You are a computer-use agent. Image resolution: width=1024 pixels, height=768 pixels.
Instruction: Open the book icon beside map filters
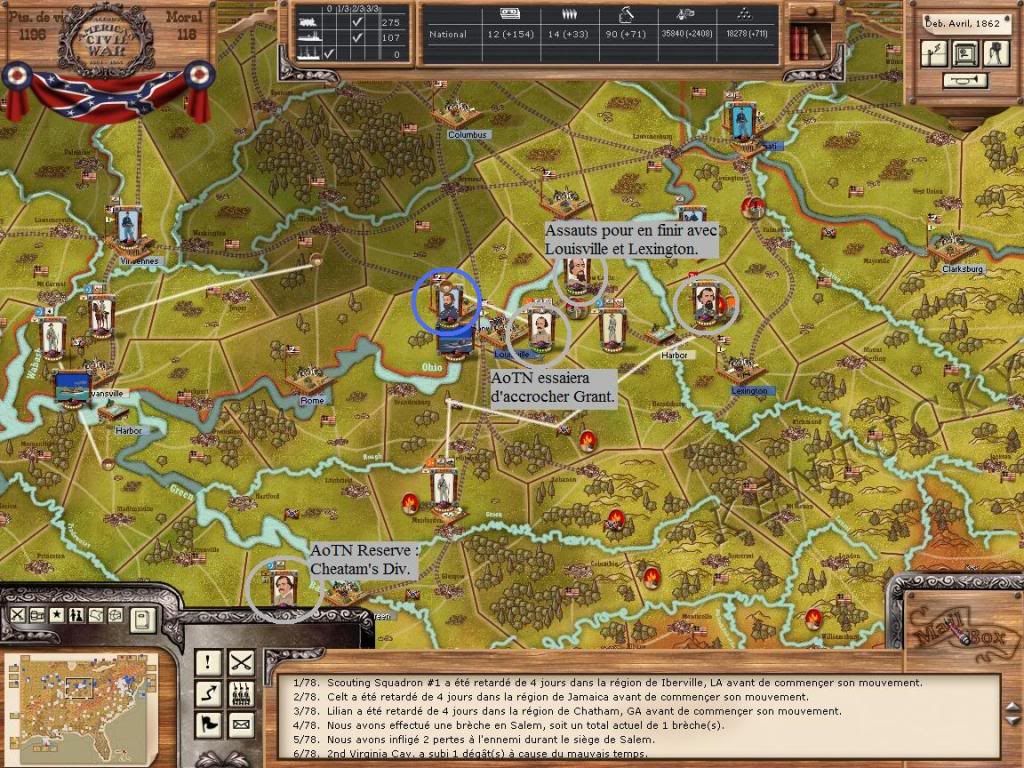(141, 619)
